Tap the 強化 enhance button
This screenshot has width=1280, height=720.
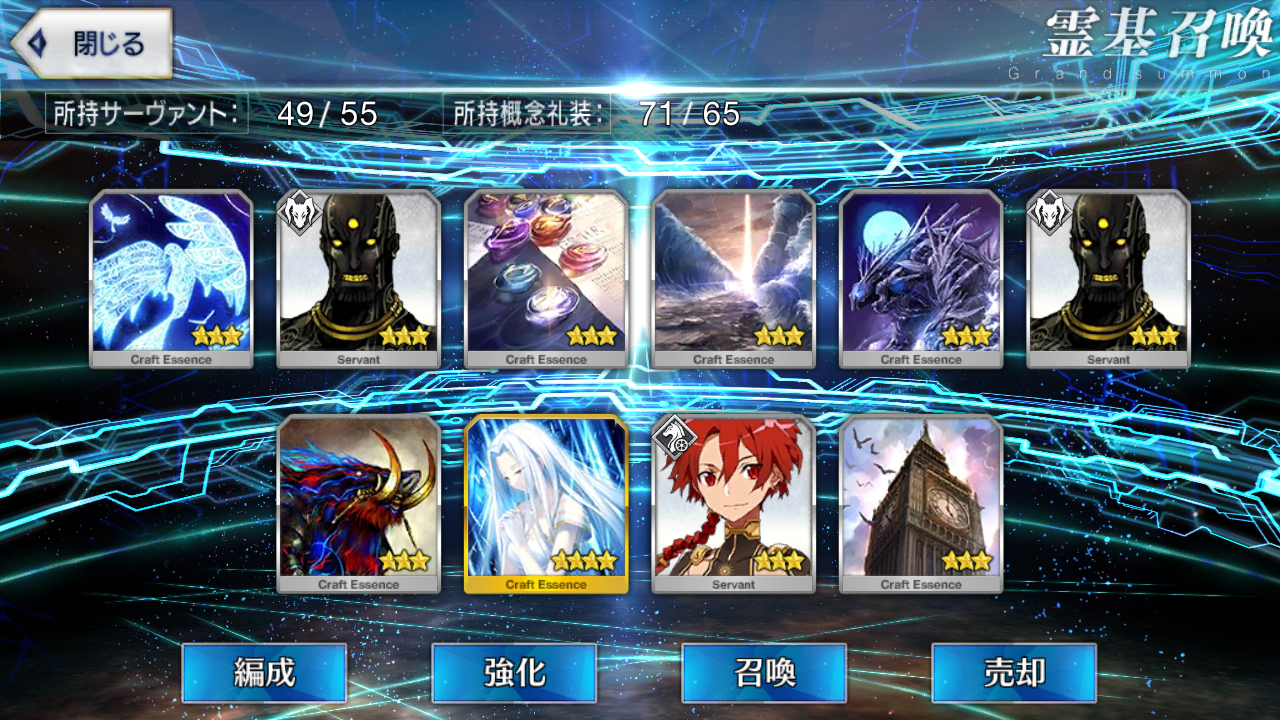click(x=514, y=672)
